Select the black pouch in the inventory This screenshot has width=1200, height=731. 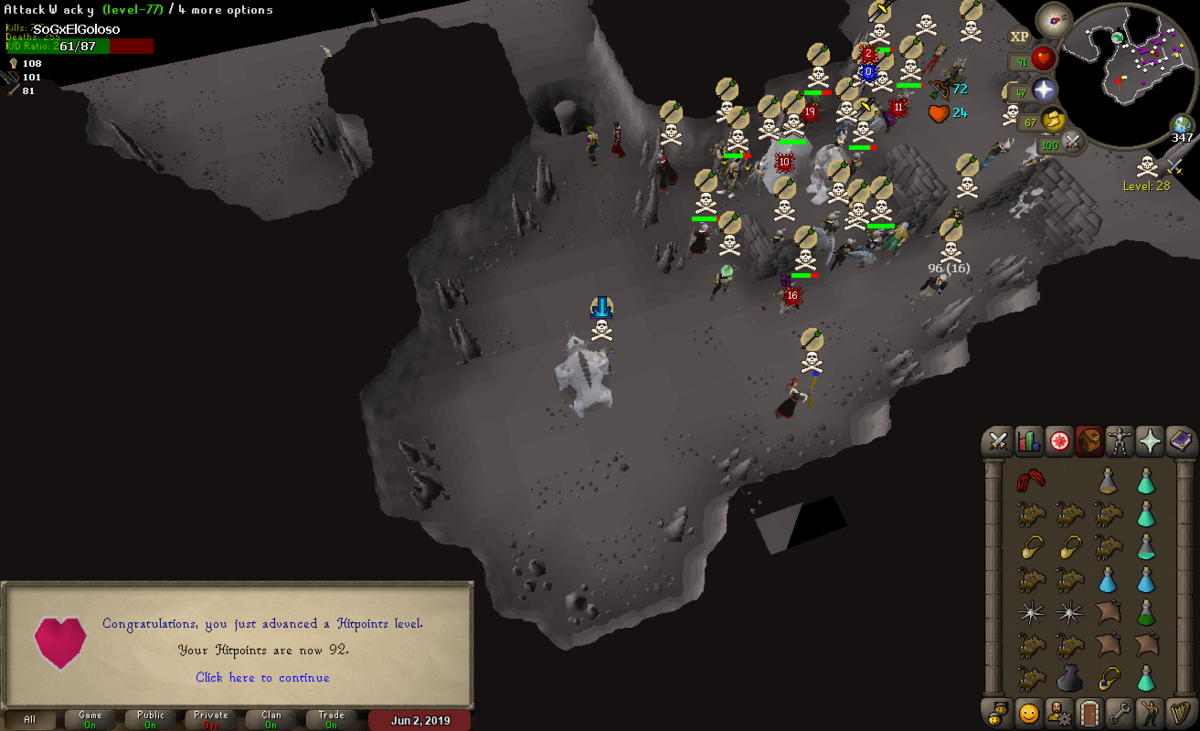(x=1068, y=678)
